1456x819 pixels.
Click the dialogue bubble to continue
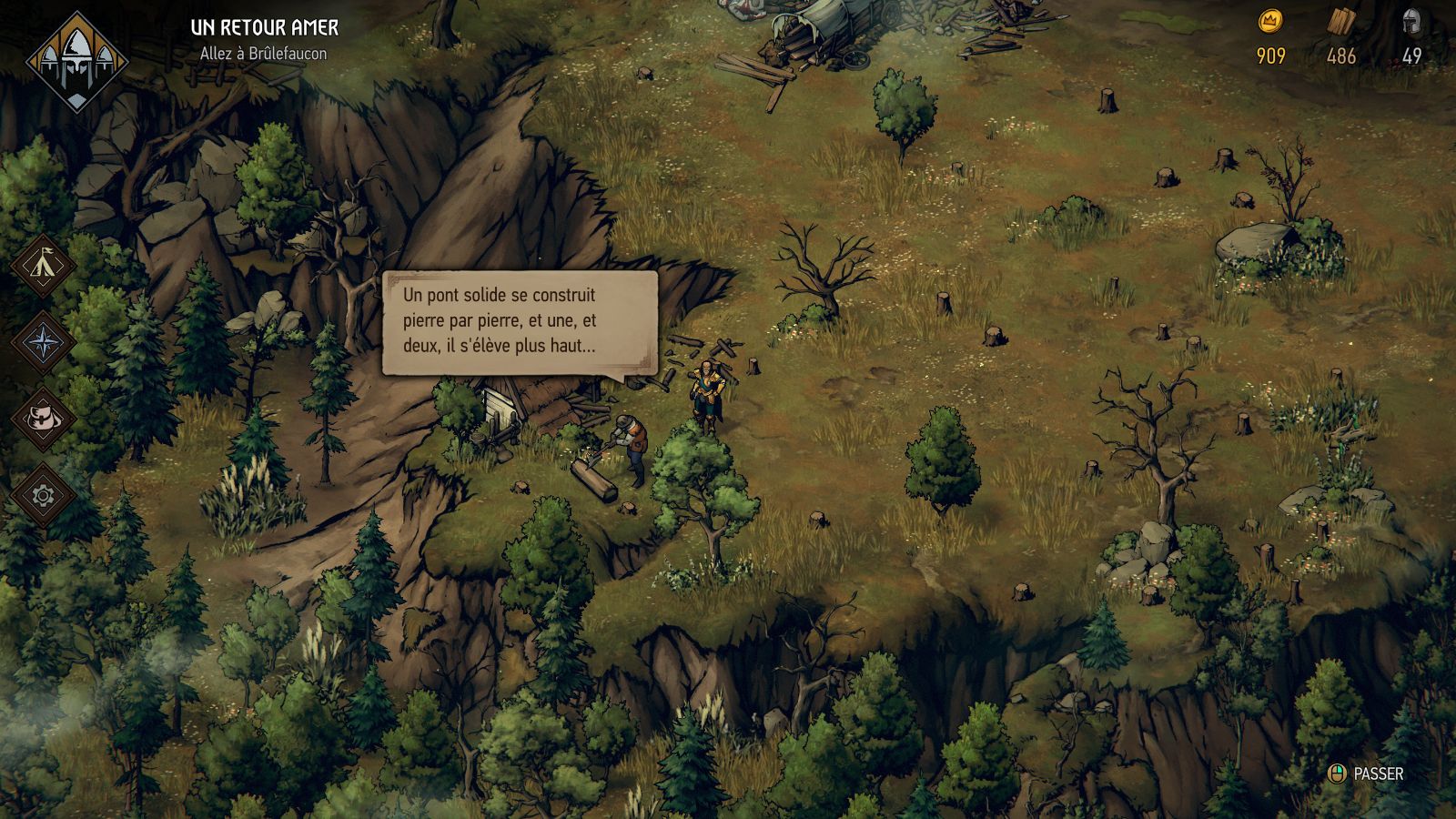coord(519,321)
